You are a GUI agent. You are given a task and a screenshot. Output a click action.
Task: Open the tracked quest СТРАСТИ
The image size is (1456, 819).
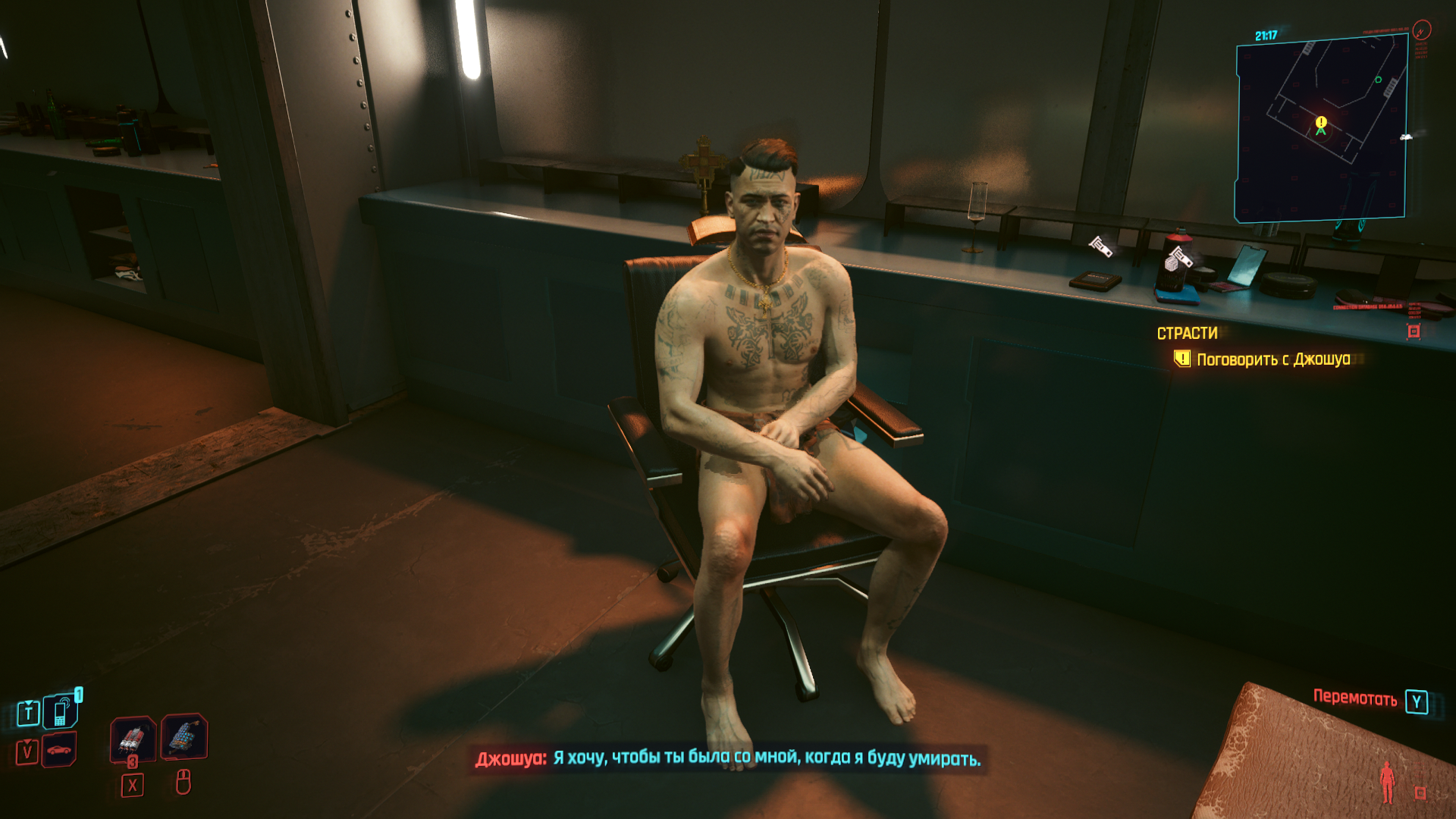1187,334
